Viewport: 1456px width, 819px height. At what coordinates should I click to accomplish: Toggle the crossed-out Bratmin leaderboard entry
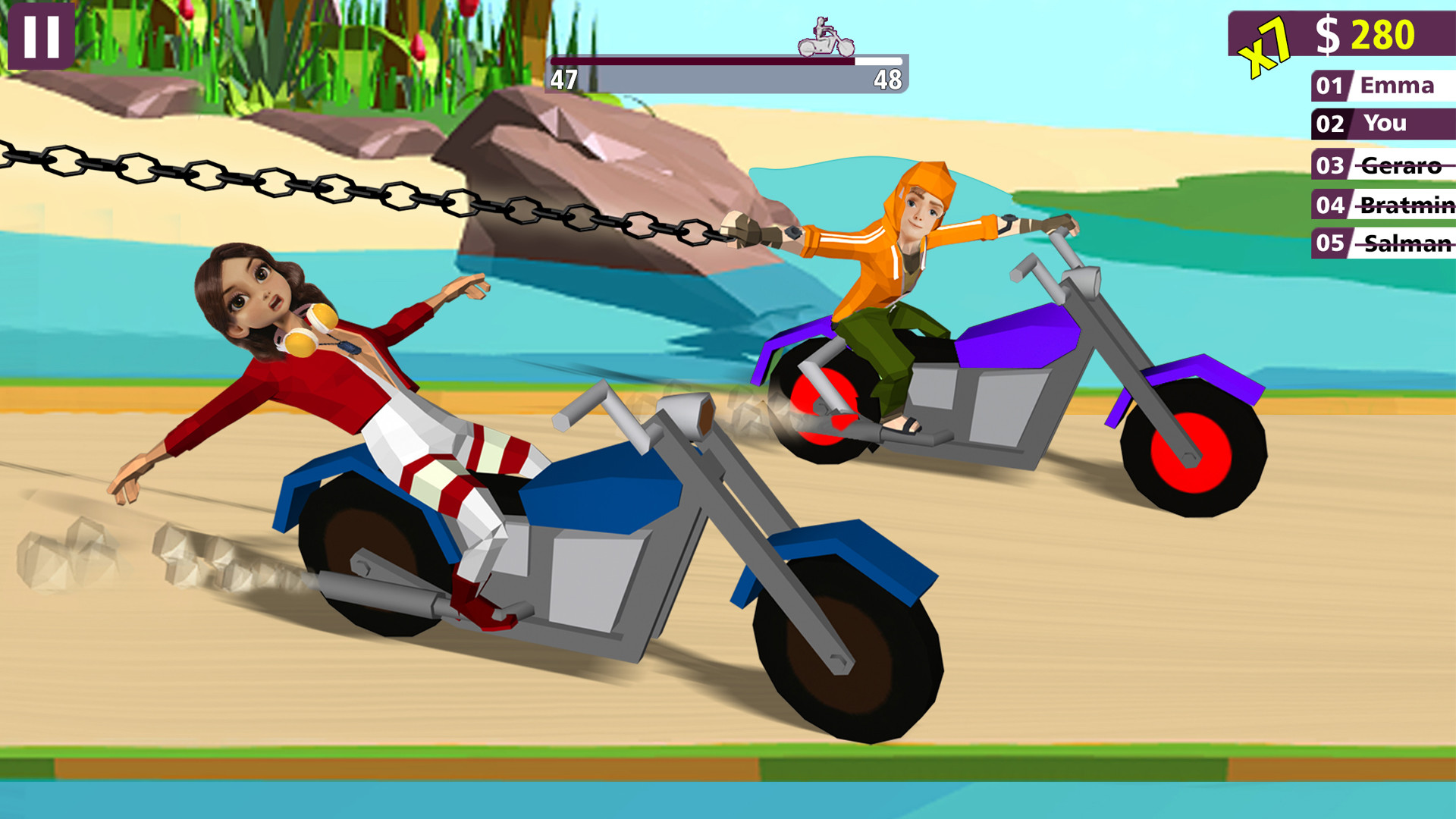click(x=1407, y=204)
